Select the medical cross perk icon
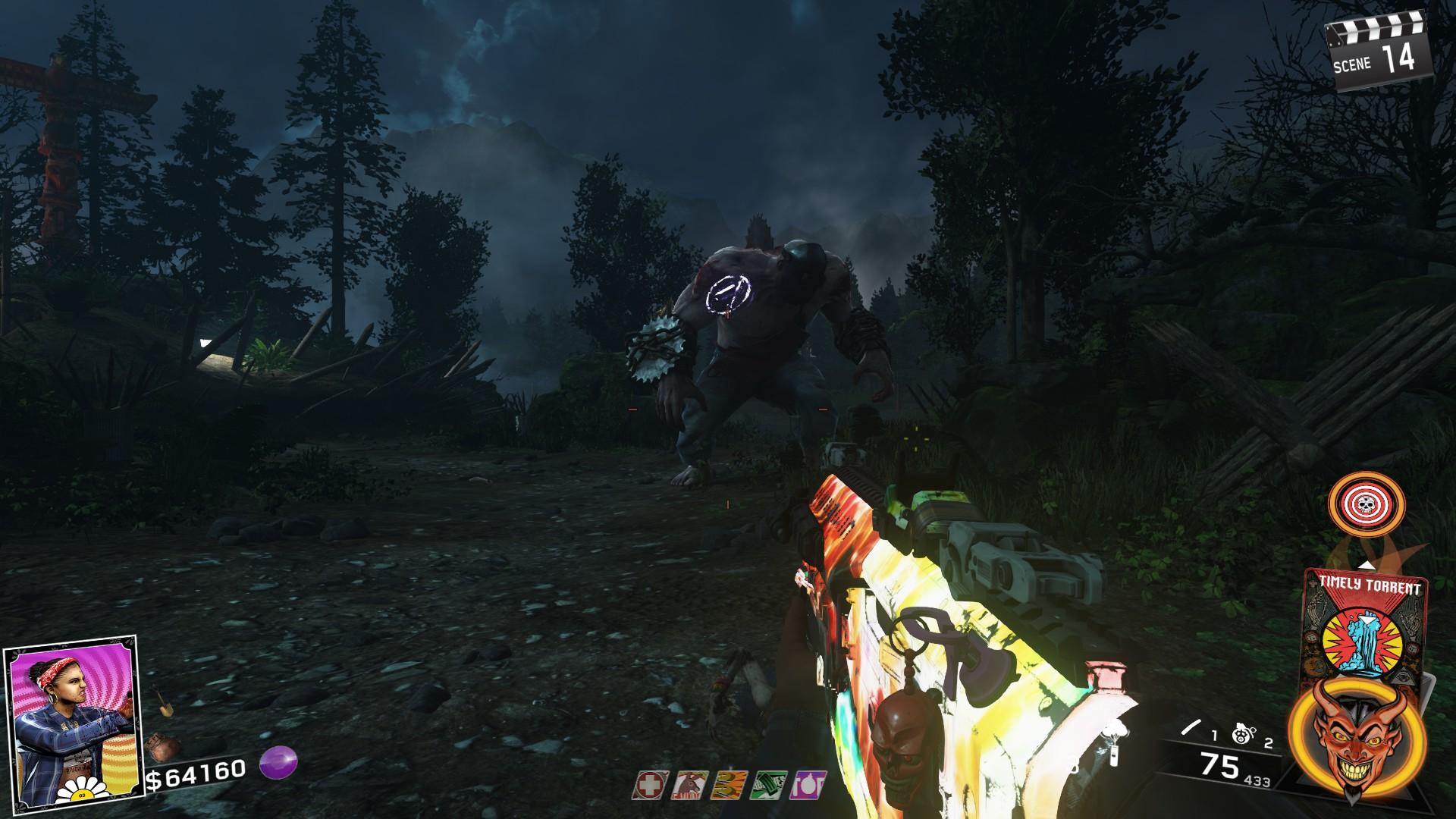This screenshot has height=819, width=1456. coord(651,786)
